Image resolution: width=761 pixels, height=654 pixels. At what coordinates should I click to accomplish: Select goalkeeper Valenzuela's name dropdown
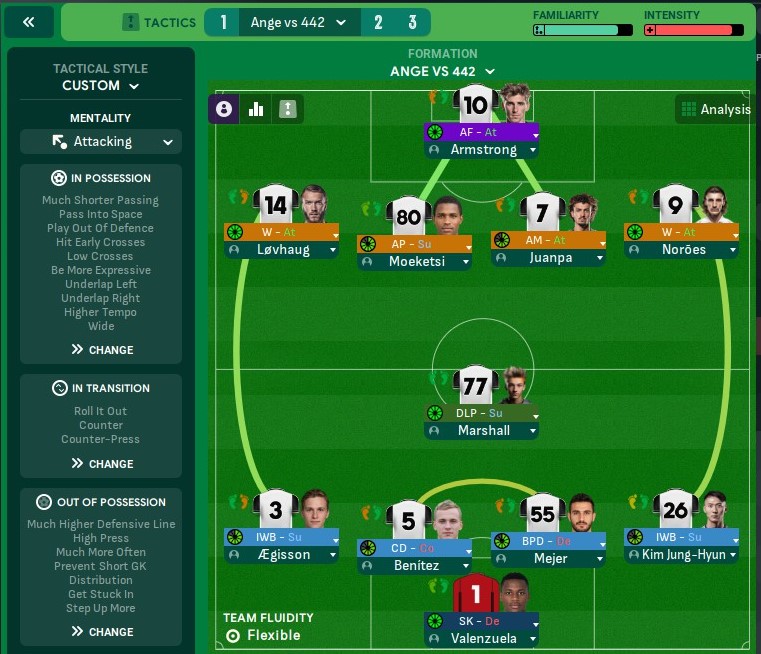pyautogui.click(x=481, y=638)
